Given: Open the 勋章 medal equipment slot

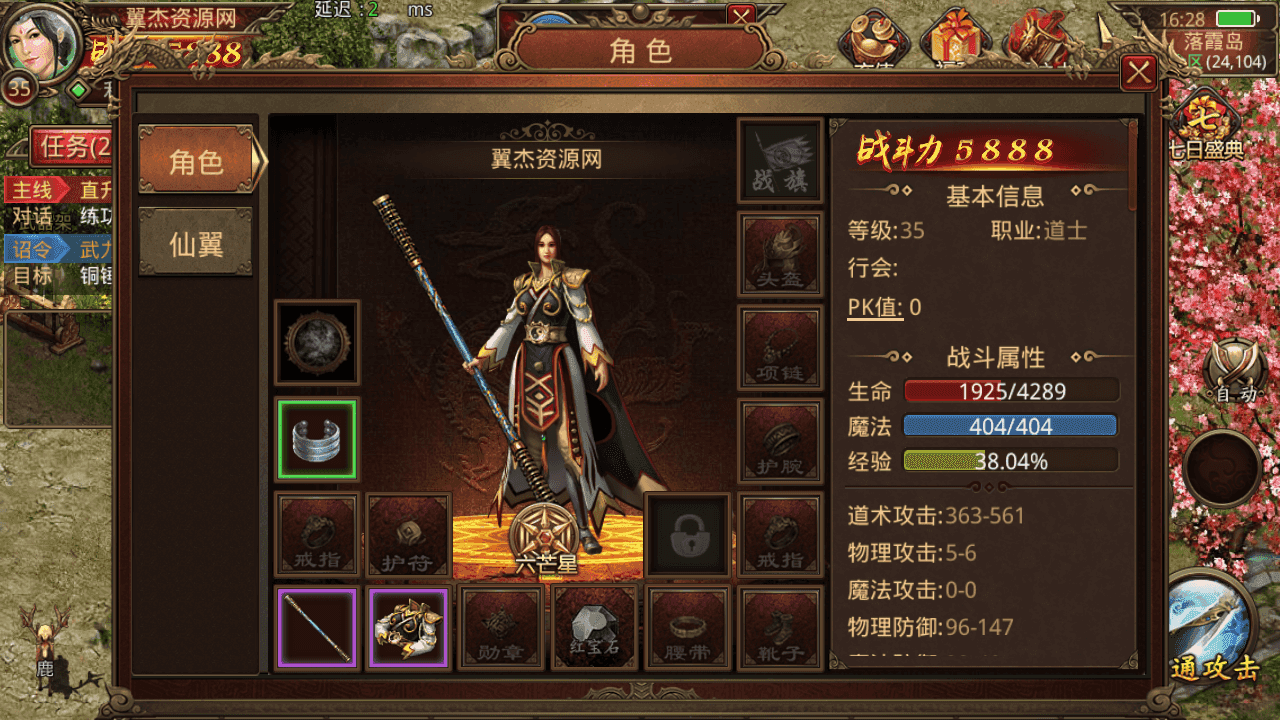Looking at the screenshot, I should point(502,628).
